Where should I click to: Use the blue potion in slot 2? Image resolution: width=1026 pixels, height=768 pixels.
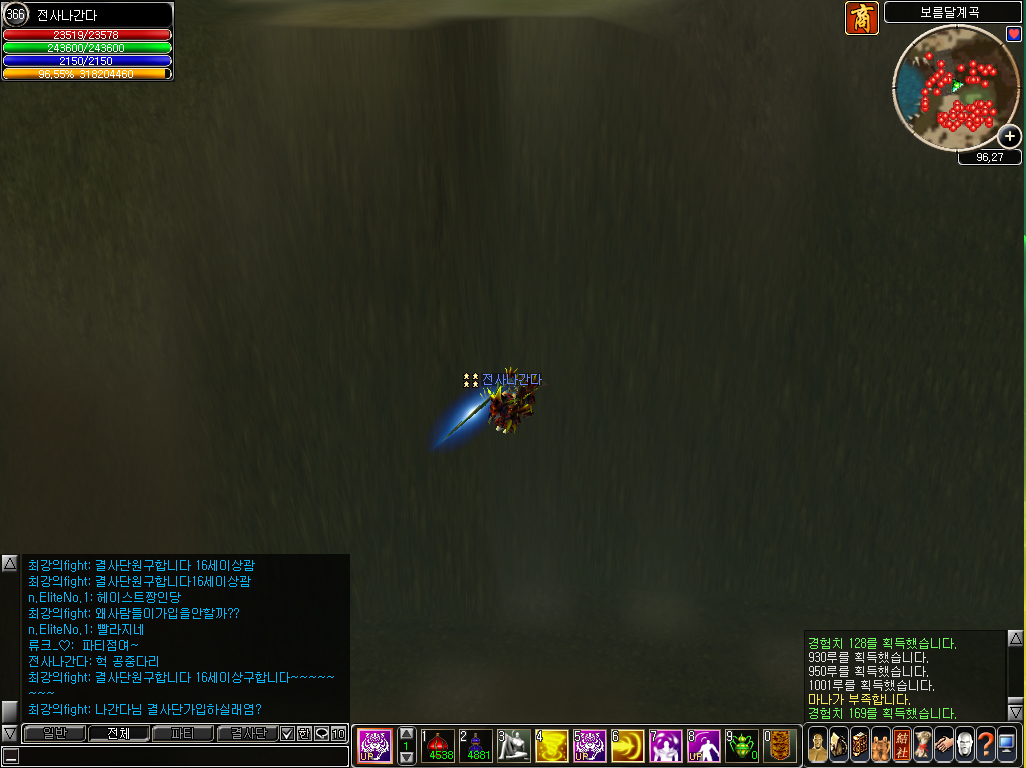pos(476,745)
